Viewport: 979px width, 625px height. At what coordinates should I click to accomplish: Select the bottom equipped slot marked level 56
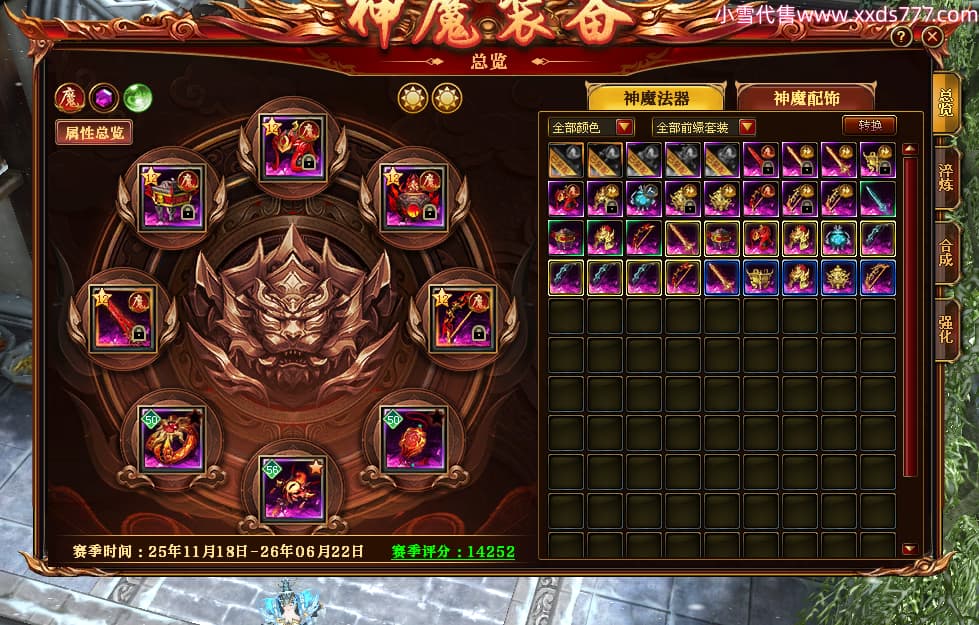click(x=293, y=488)
